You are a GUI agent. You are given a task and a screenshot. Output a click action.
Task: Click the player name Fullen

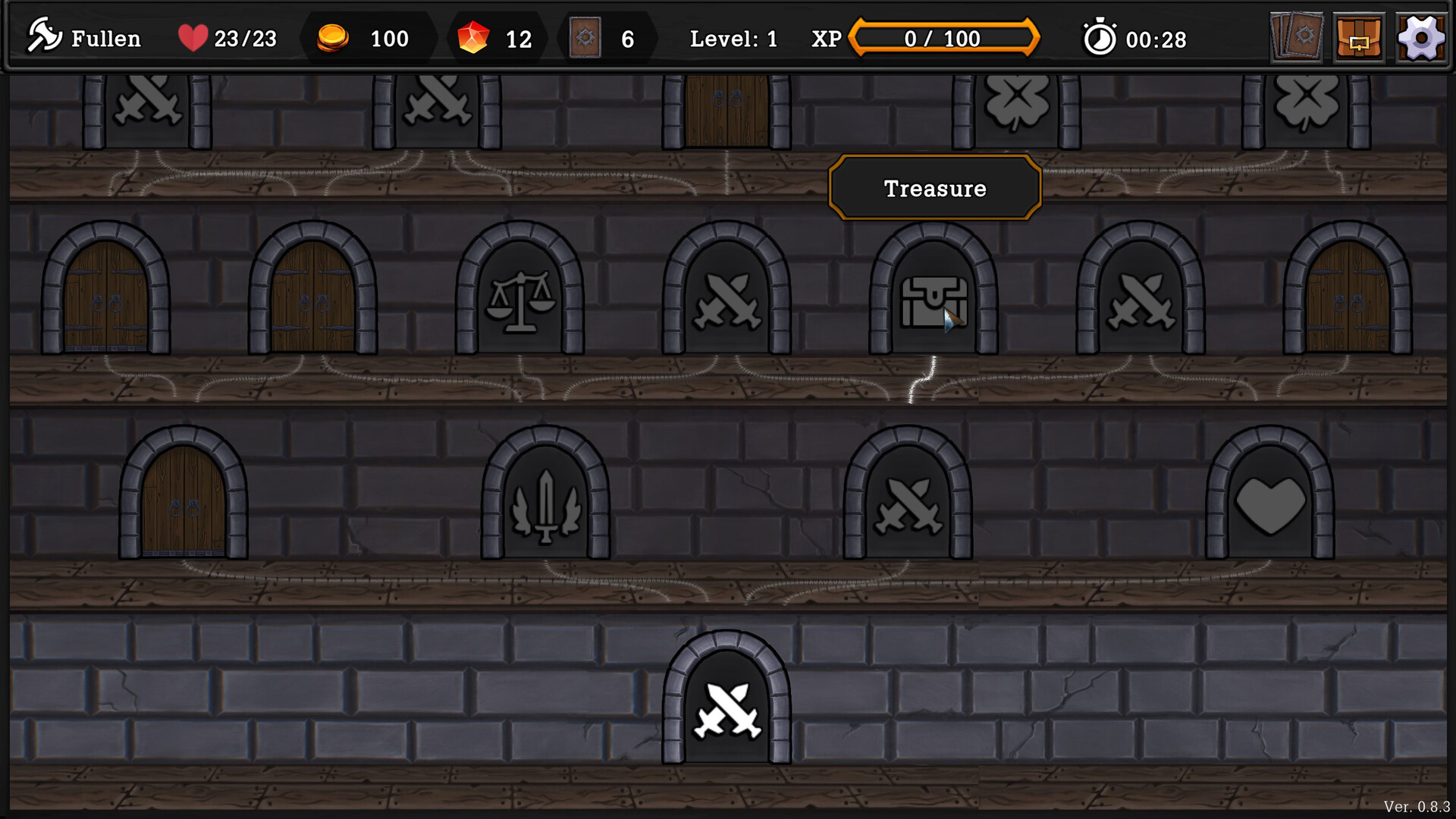coord(105,39)
